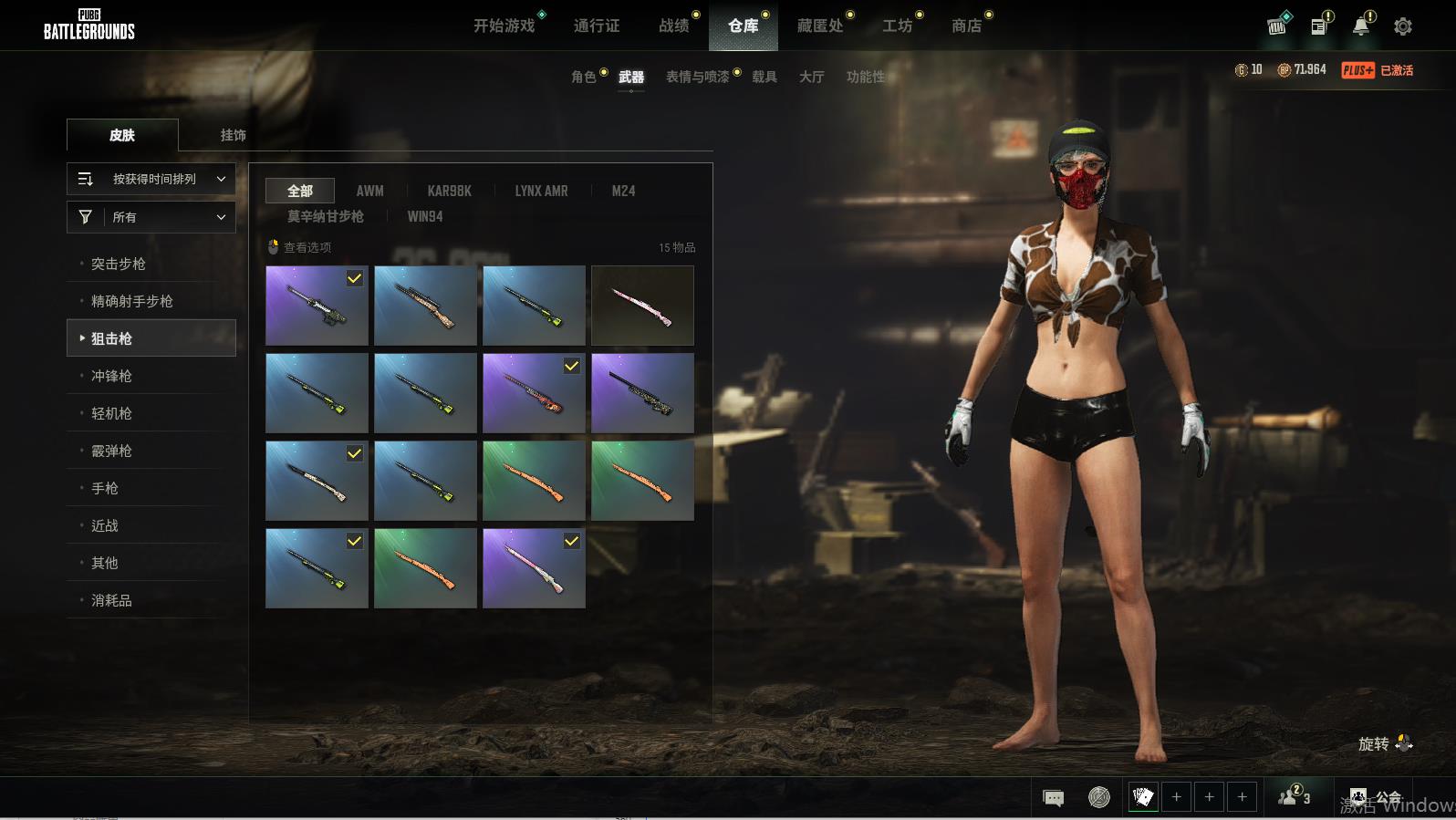Filter skins by AWM
This screenshot has height=820, width=1456.
369,191
